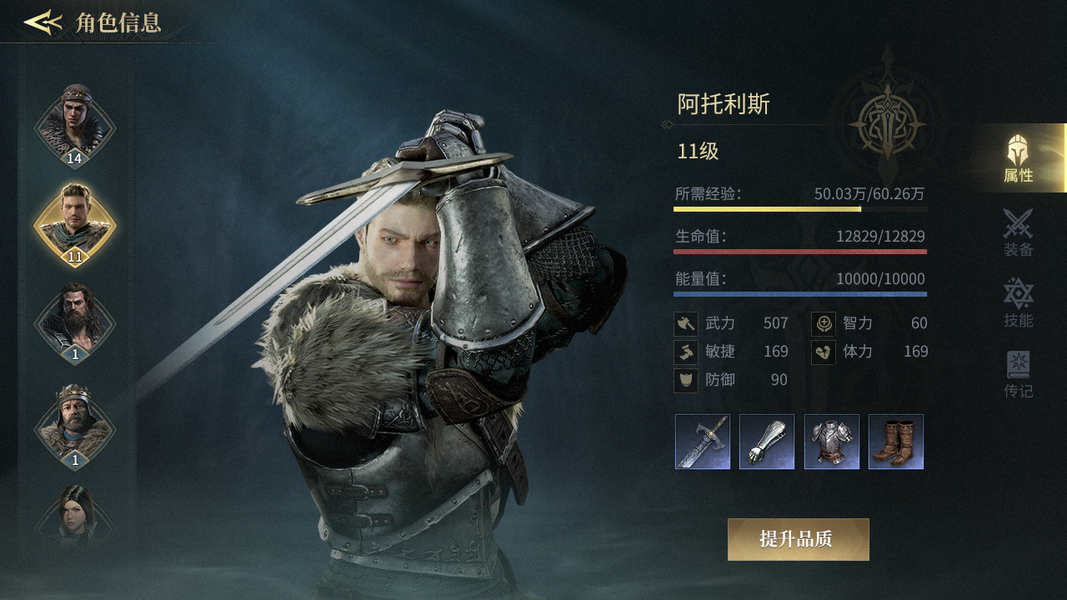Go back using the arrow button
Image resolution: width=1067 pixels, height=600 pixels.
pos(43,22)
